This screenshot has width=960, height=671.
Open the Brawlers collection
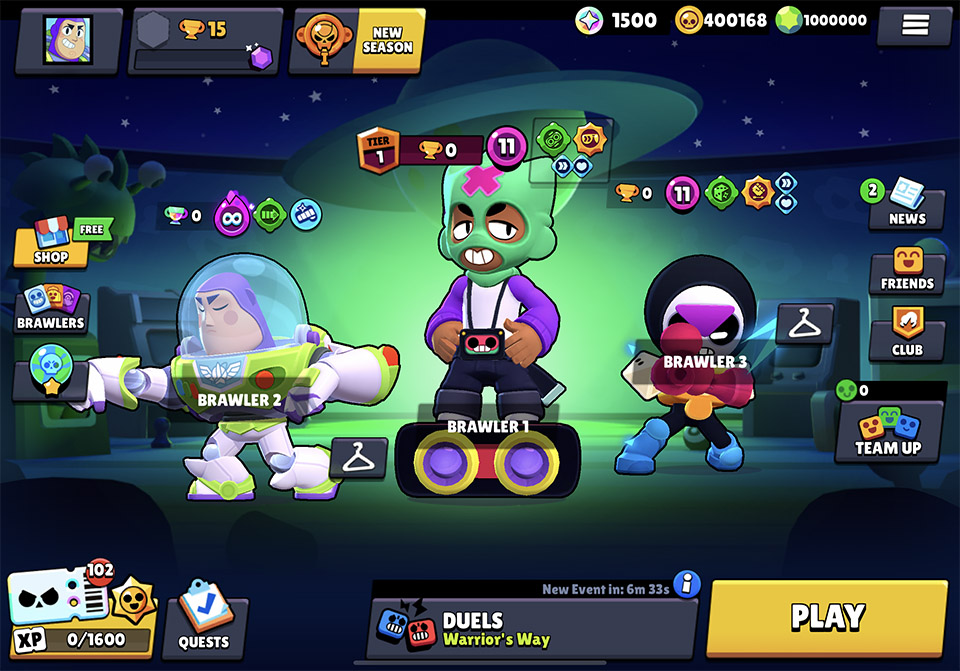[x=51, y=309]
